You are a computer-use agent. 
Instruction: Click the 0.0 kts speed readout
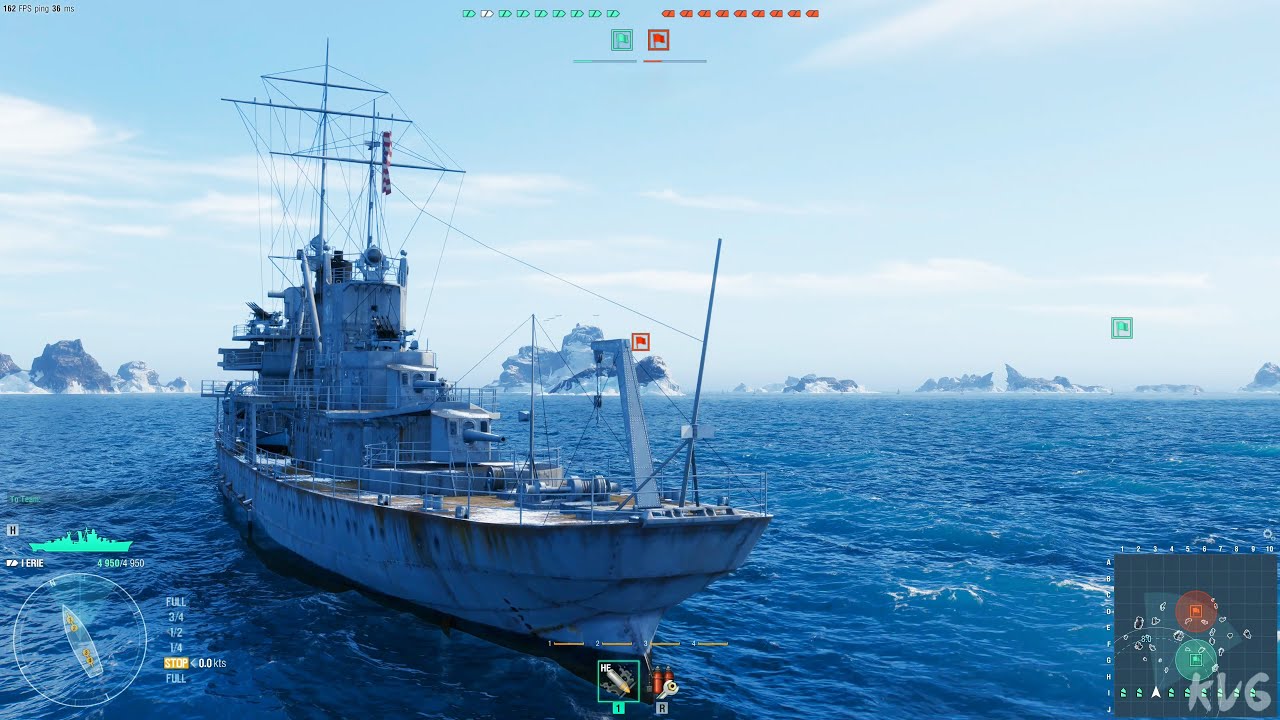212,662
